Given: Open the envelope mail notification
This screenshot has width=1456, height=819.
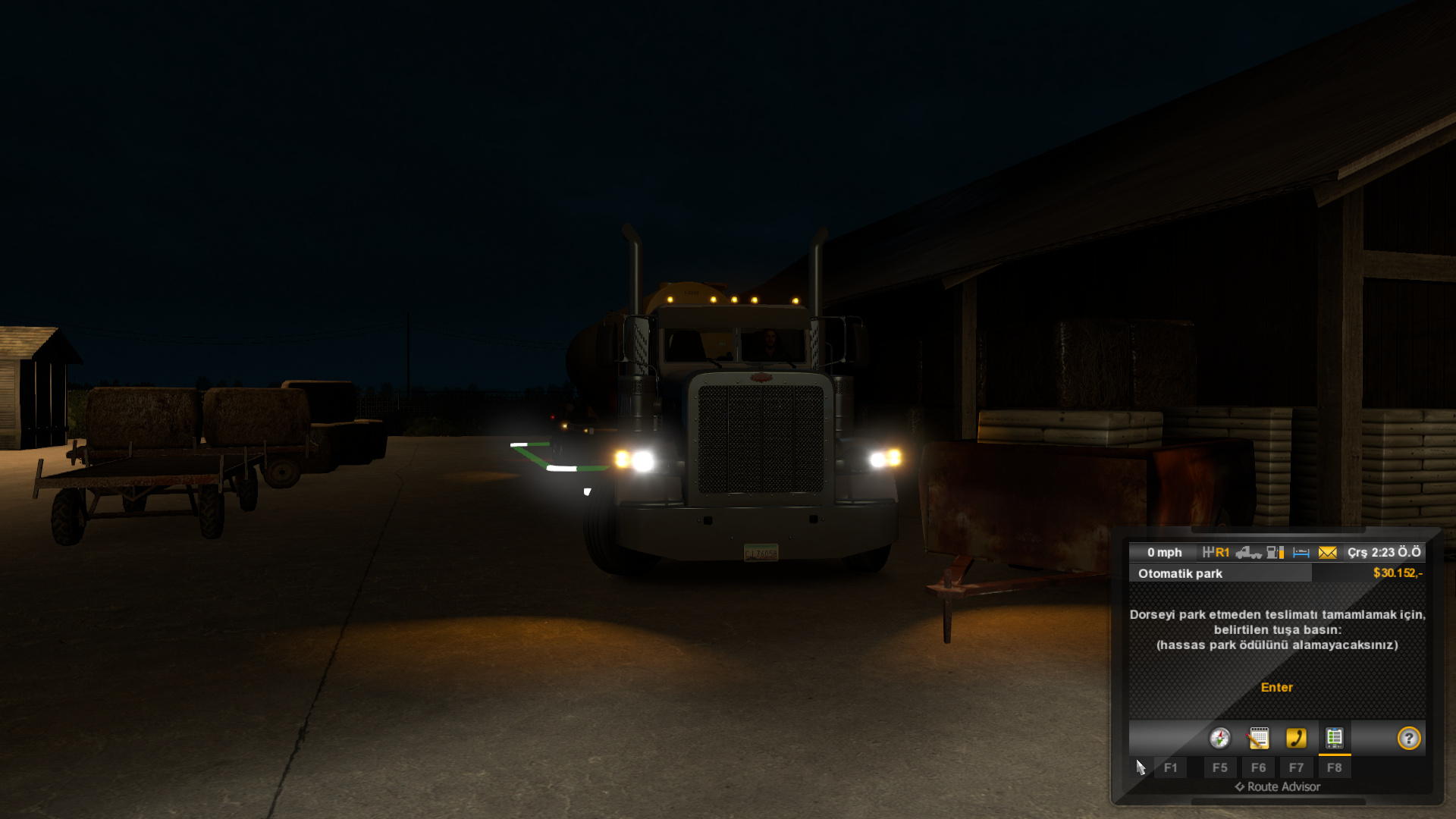Looking at the screenshot, I should click(x=1327, y=553).
